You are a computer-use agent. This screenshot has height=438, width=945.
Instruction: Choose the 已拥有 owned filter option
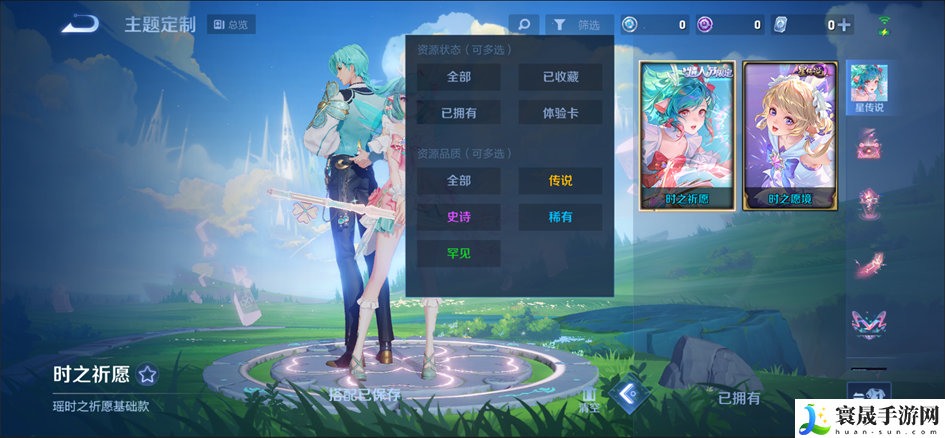point(459,113)
